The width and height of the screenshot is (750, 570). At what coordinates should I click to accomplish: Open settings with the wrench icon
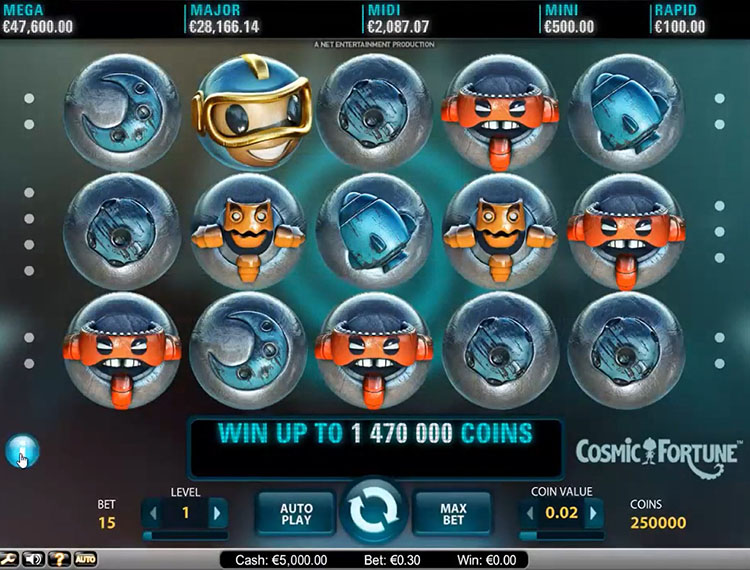click(10, 559)
